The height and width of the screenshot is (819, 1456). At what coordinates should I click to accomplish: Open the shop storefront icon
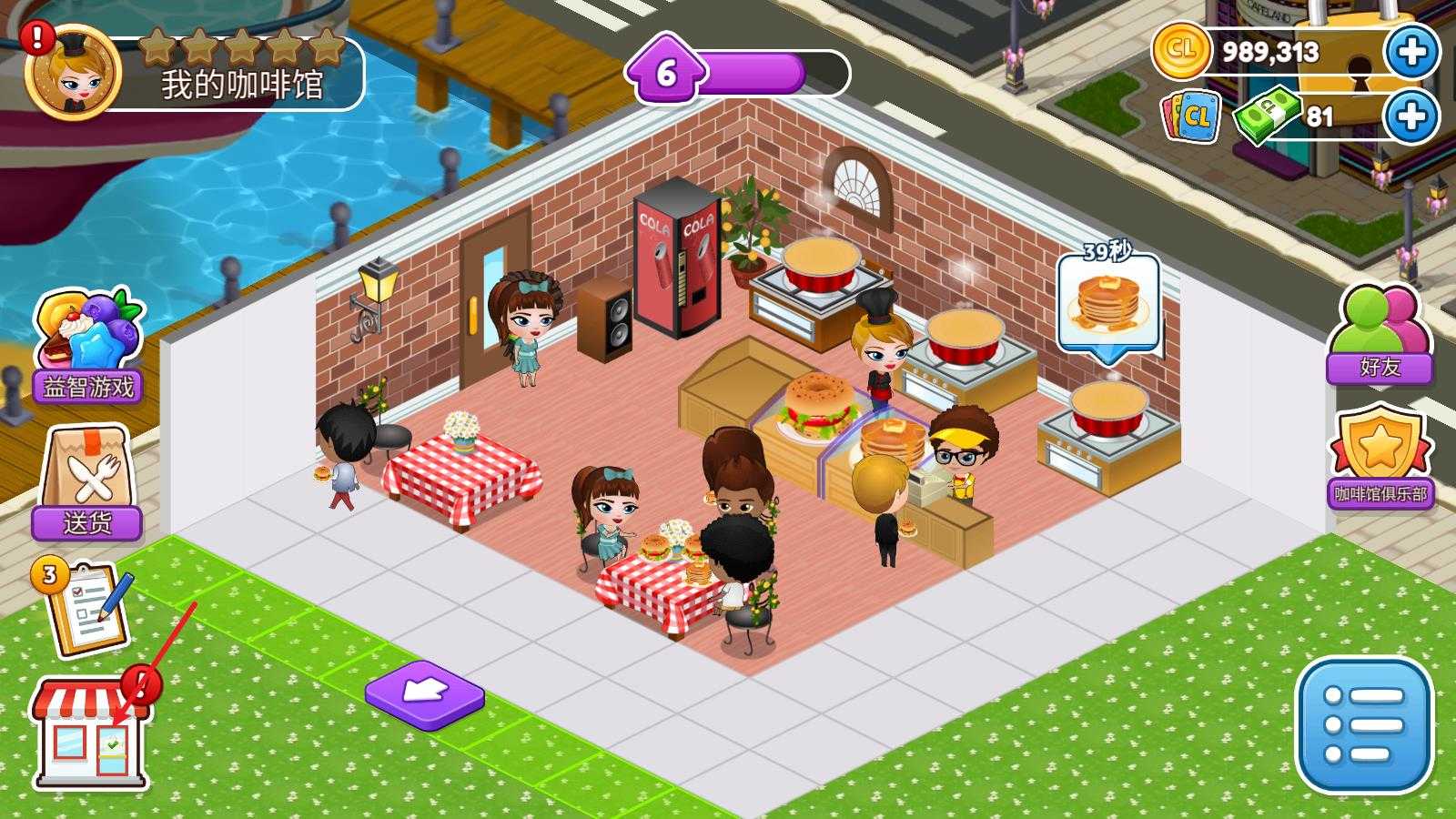tap(89, 733)
